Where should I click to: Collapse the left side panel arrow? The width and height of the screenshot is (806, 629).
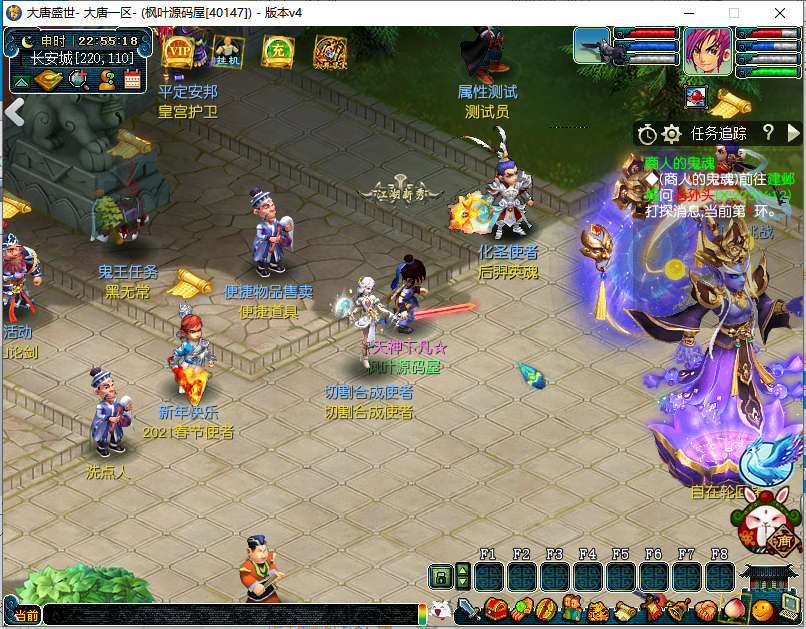[x=14, y=111]
